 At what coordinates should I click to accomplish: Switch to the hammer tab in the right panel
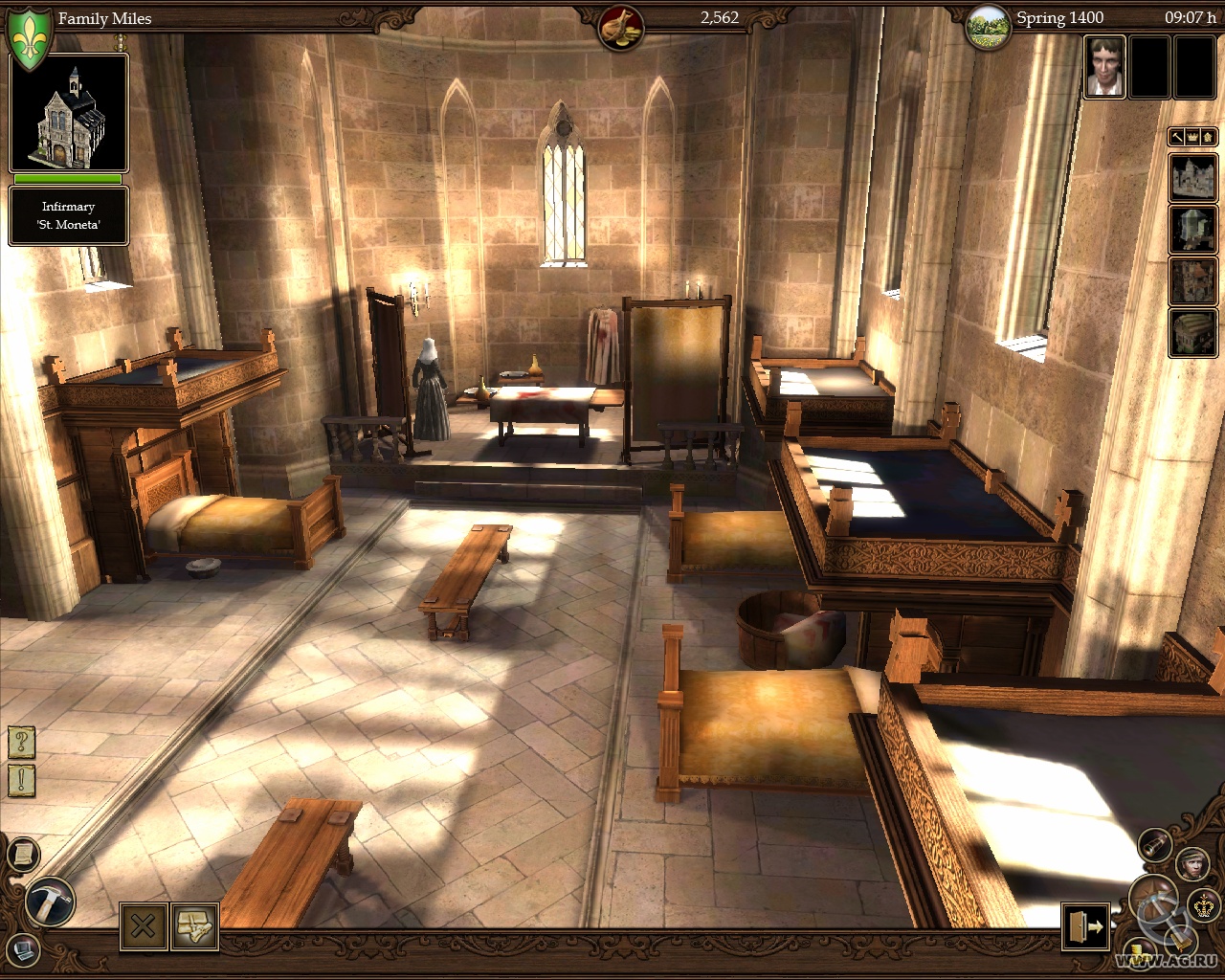tap(1176, 137)
